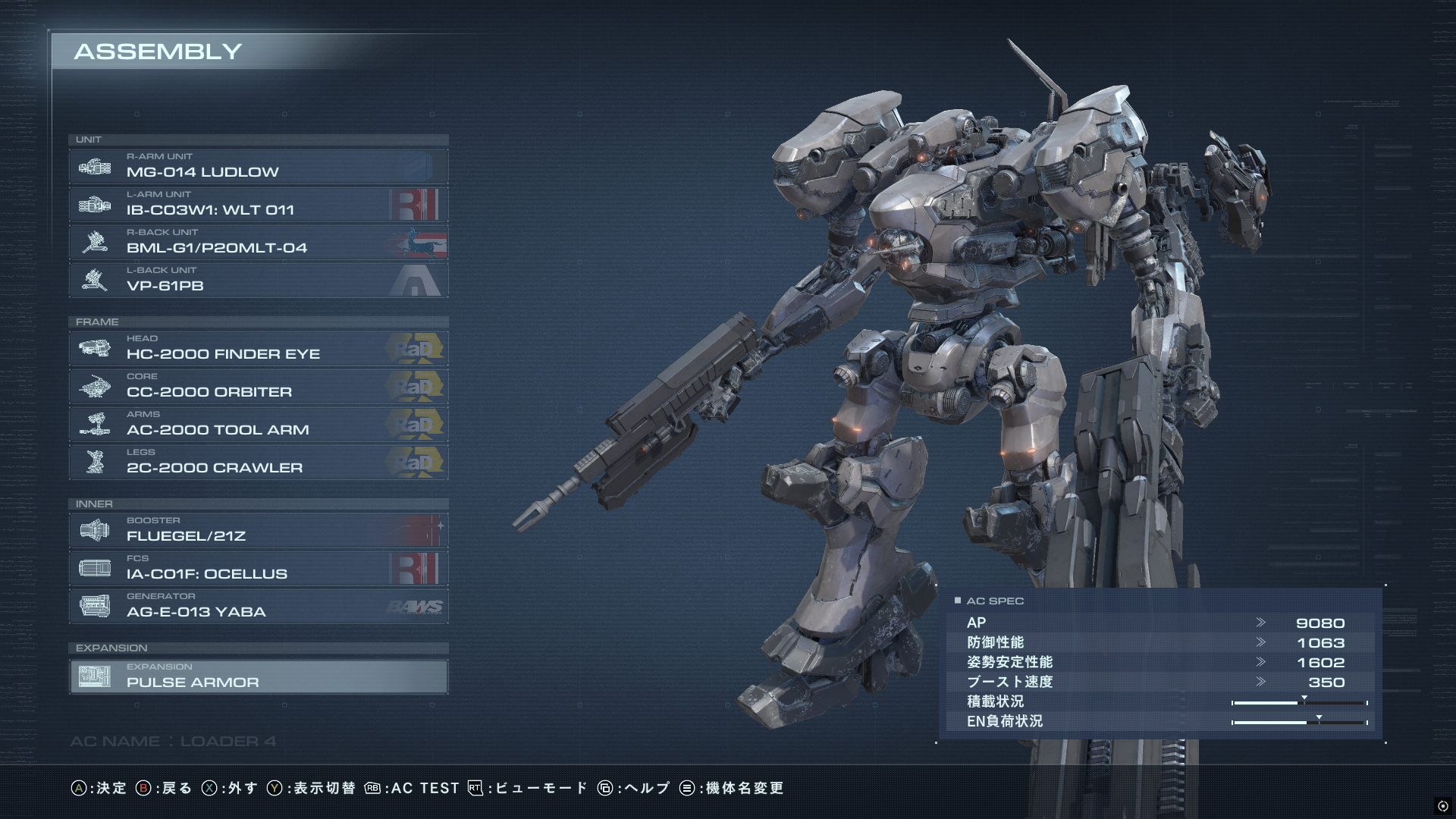1456x819 pixels.
Task: Open the AG-E-013 YABA generator slot
Action: pyautogui.click(x=258, y=606)
